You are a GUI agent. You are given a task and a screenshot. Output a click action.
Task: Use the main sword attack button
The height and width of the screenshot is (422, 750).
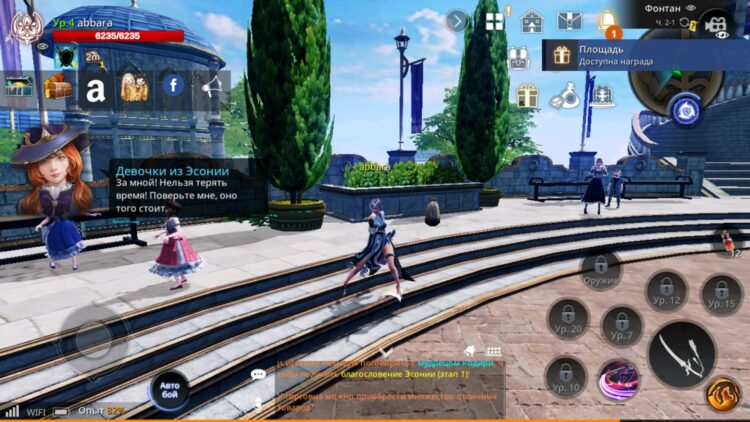(681, 354)
